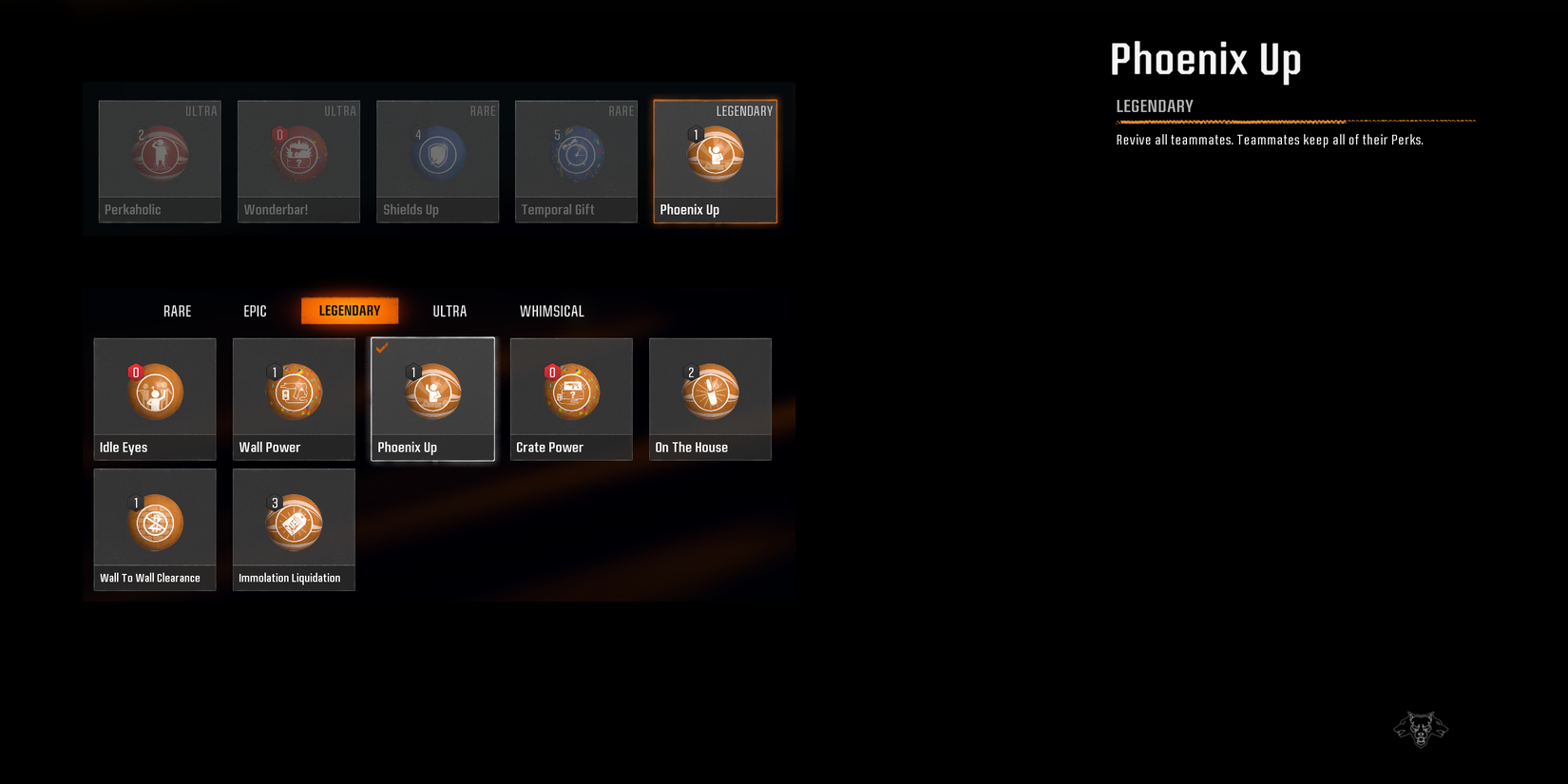Click the LEGENDARY label under Phoenix Up title

(1154, 106)
